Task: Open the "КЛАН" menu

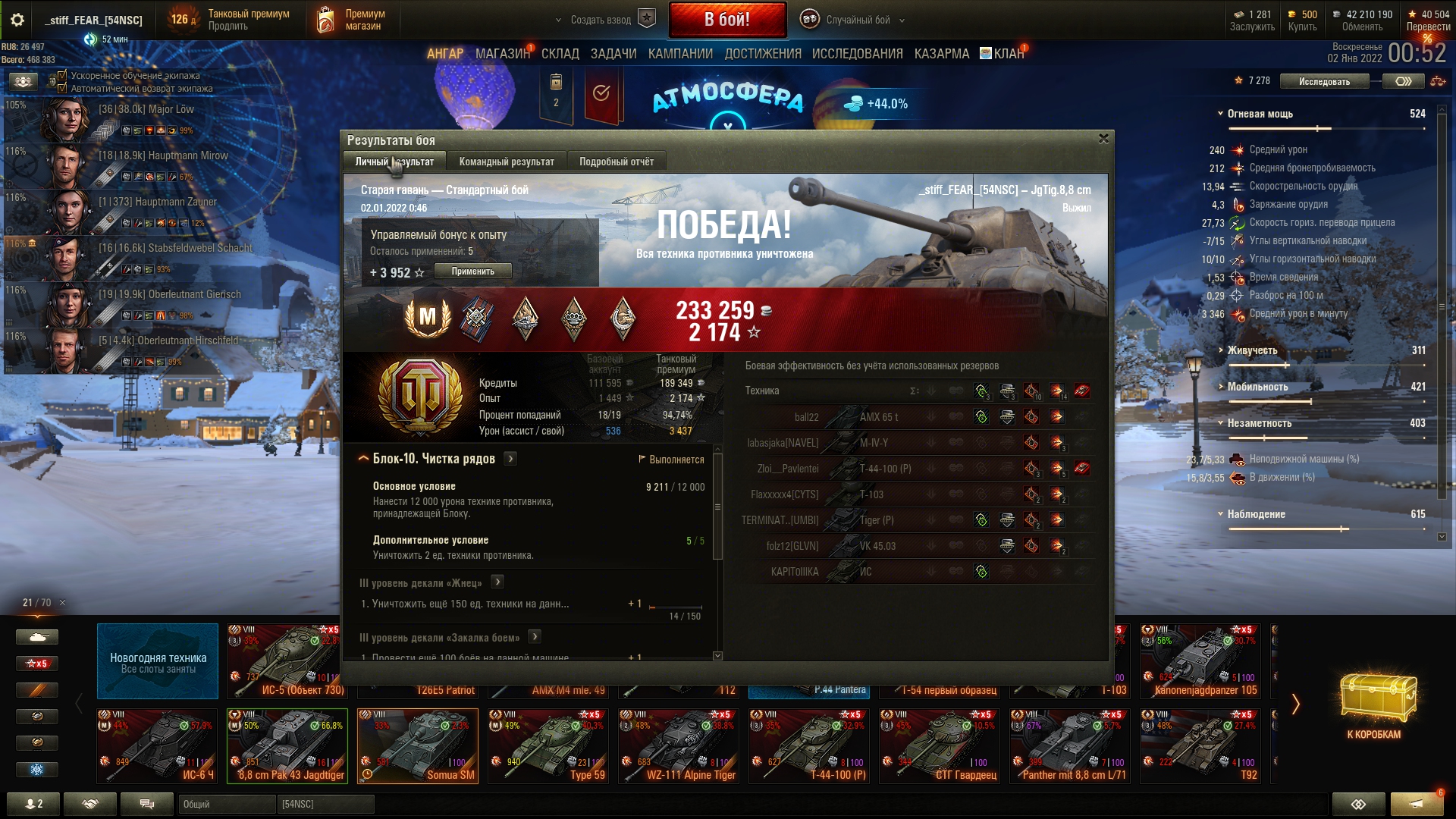Action: pos(1008,54)
